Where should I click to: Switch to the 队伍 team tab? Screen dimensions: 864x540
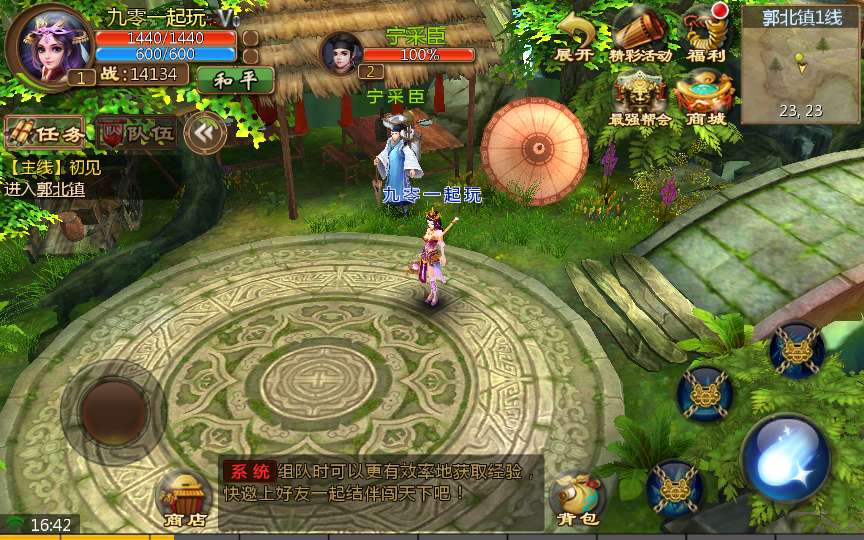135,132
